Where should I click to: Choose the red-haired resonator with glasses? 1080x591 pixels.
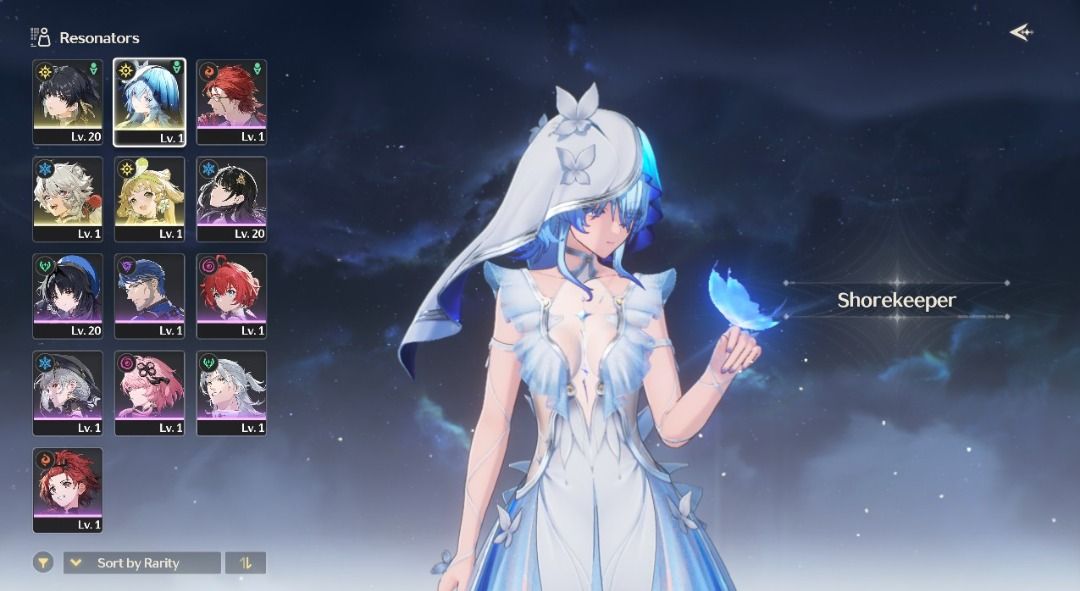[231, 100]
